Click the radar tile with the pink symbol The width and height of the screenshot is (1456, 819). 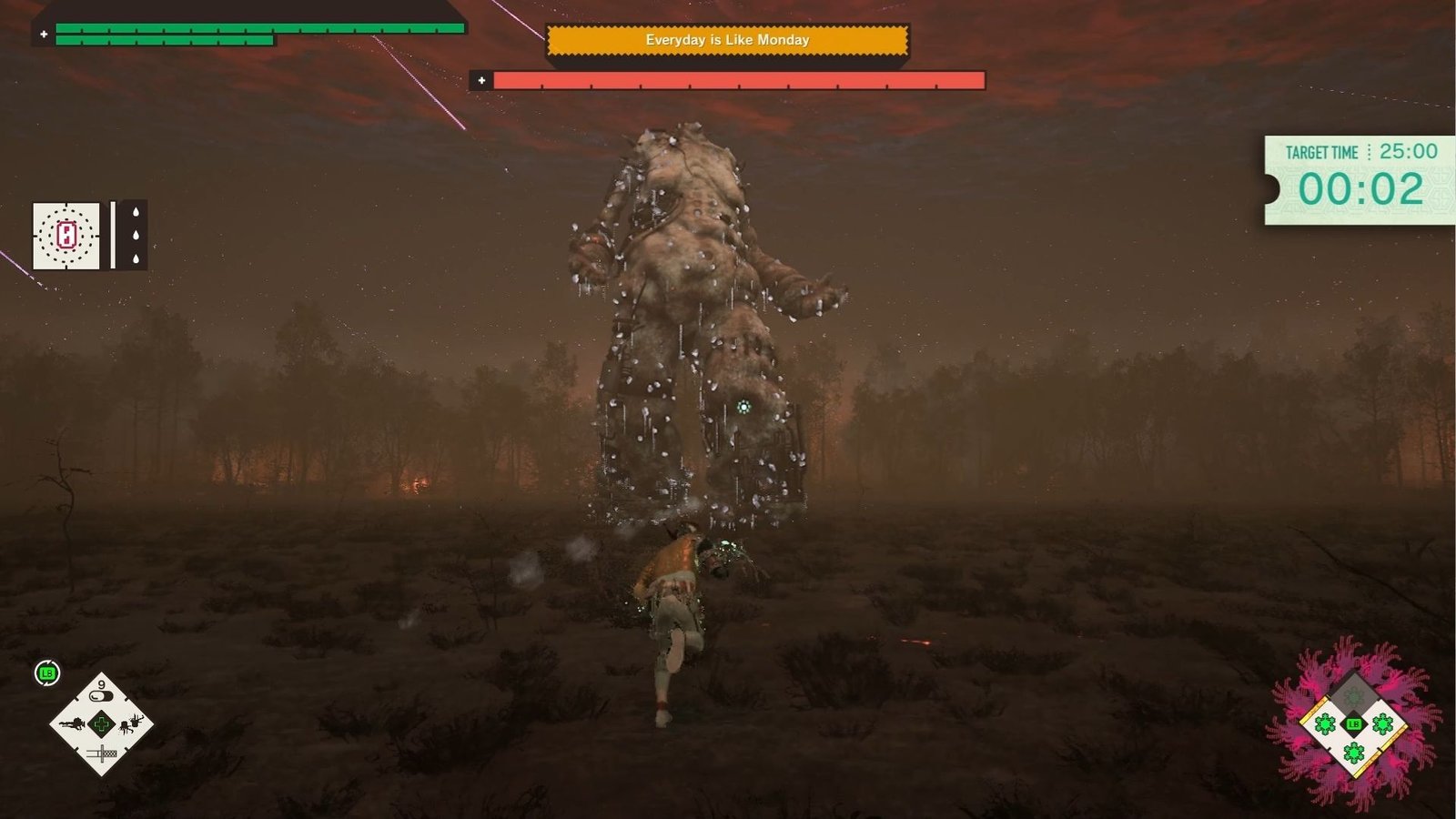tap(66, 236)
